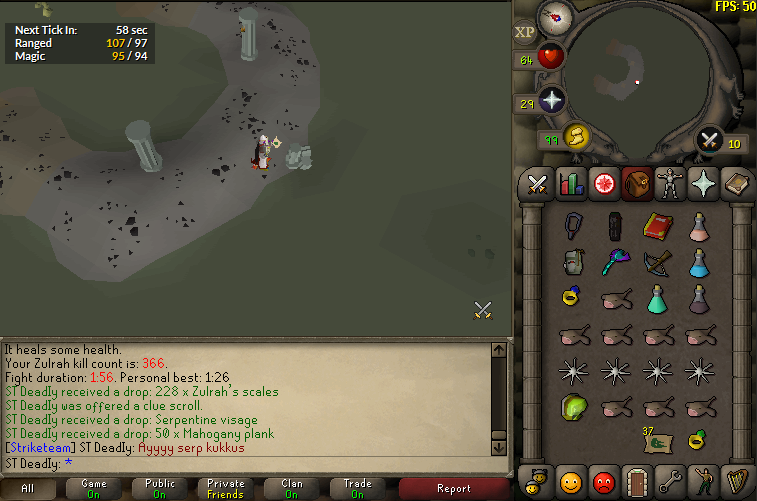Open the Report button in chat bar
The height and width of the screenshot is (501, 757).
pos(453,489)
